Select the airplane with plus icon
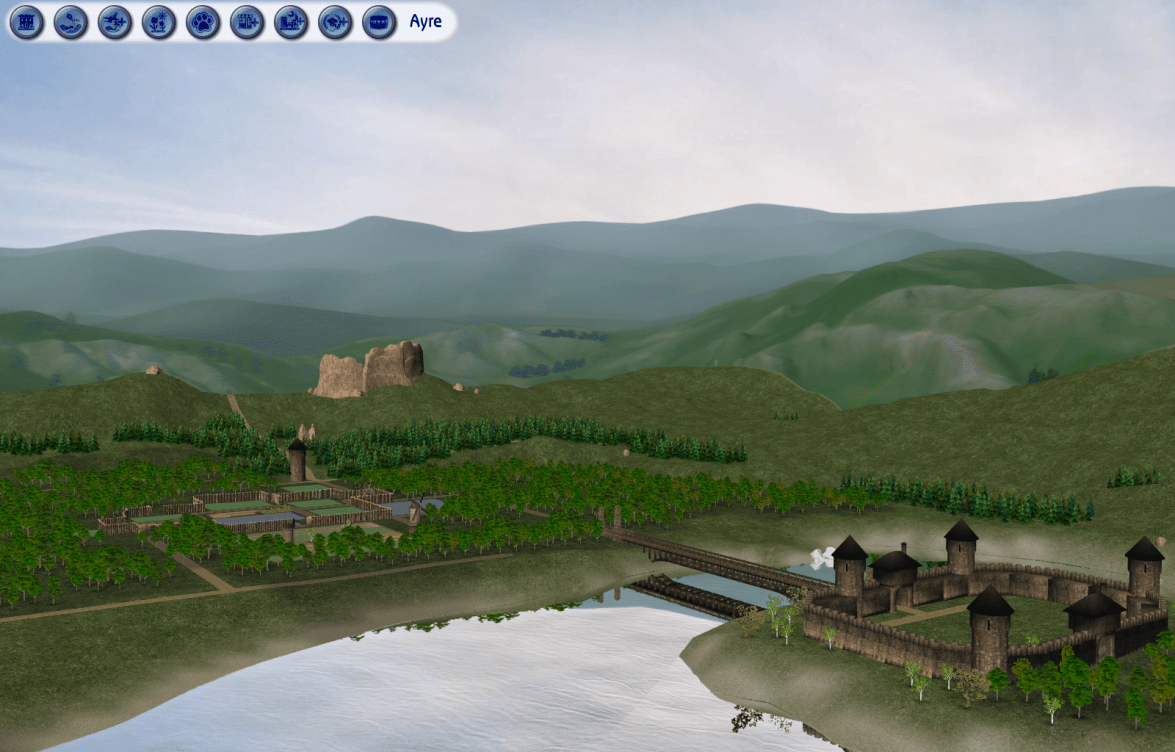 pyautogui.click(x=115, y=22)
